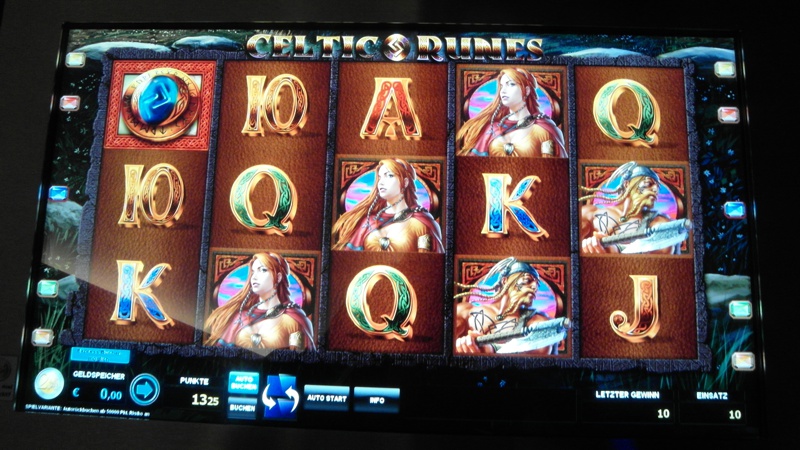
Task: Select the 2 Euro coin icon
Action: click(x=49, y=385)
